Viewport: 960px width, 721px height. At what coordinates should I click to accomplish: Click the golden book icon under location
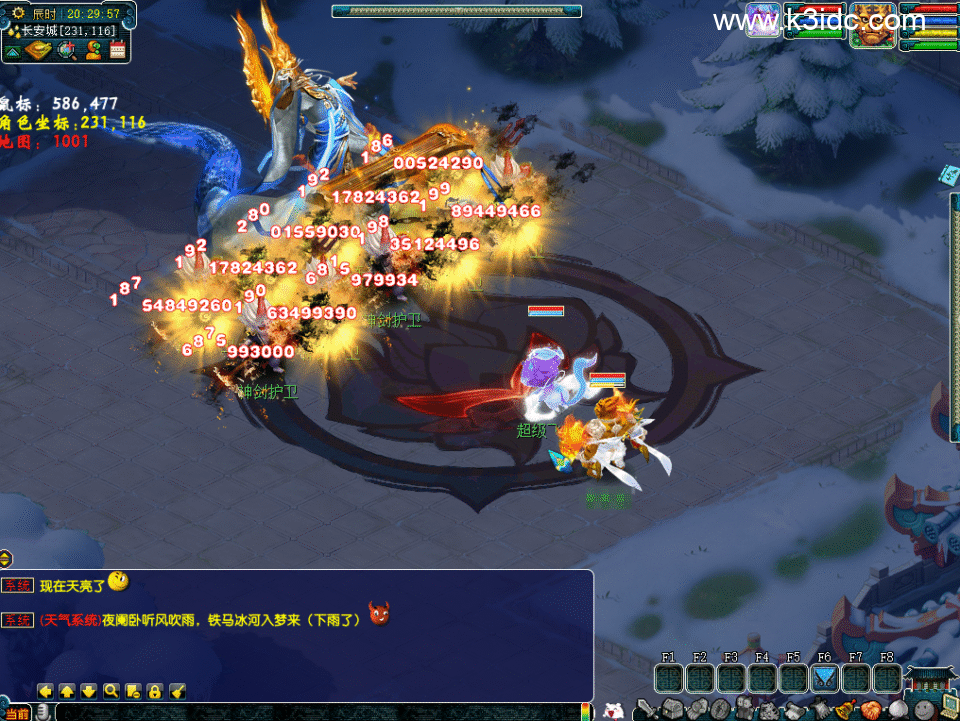(39, 50)
